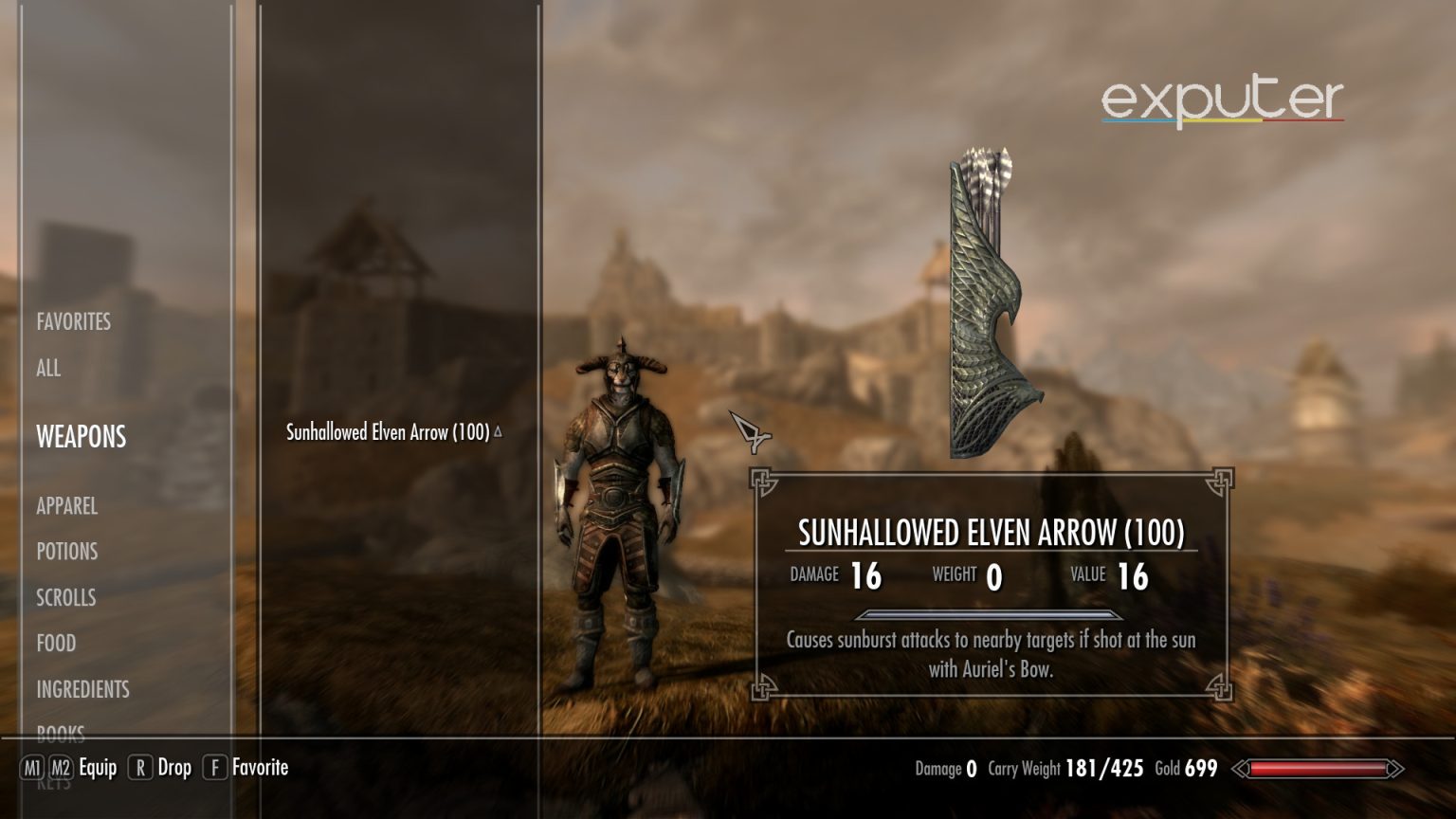Screen dimensions: 1456x819
Task: Expand the ALL items category
Action: pyautogui.click(x=47, y=368)
